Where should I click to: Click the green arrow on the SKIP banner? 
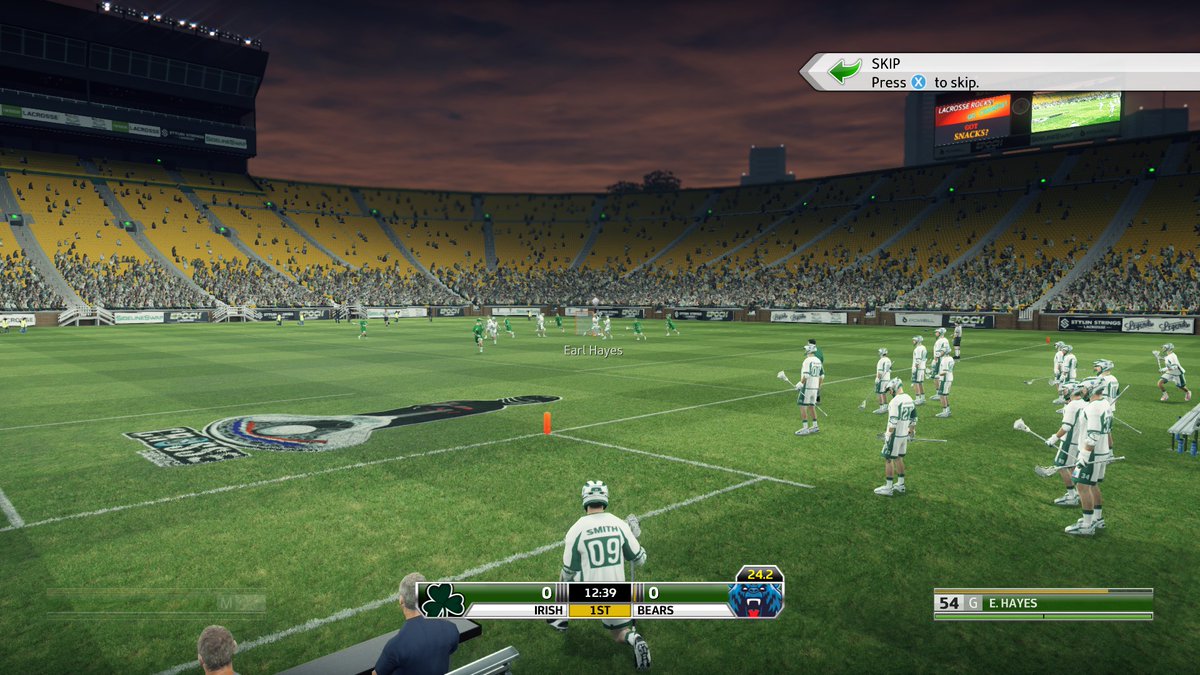point(845,71)
